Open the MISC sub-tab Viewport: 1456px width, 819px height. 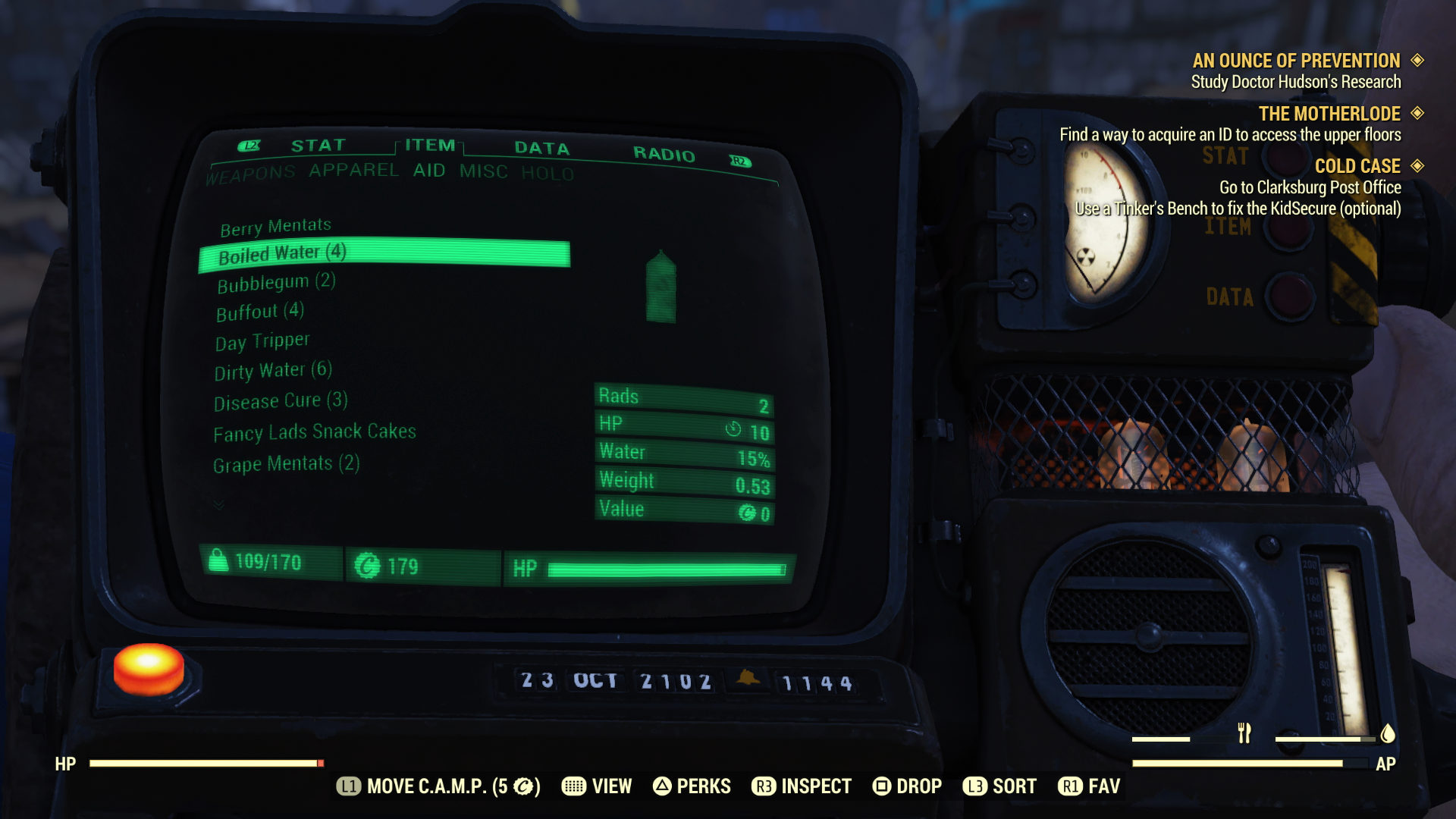click(x=483, y=172)
